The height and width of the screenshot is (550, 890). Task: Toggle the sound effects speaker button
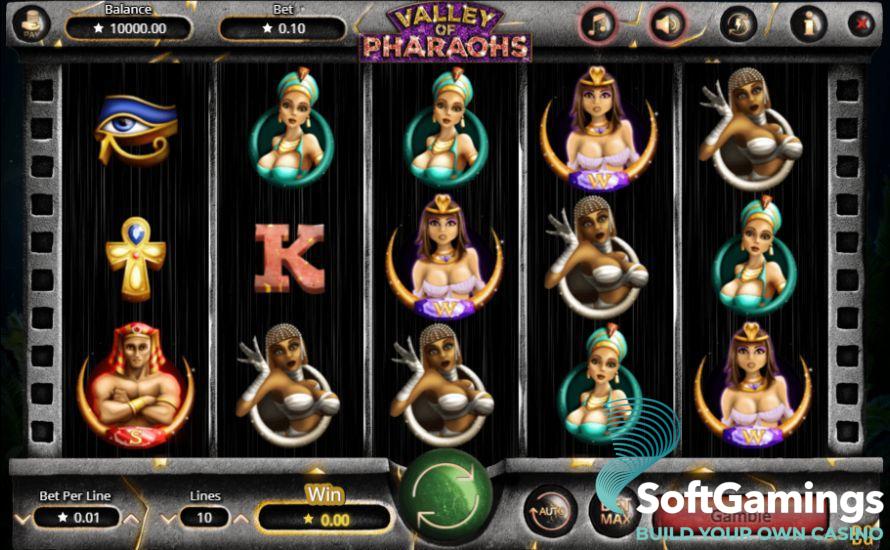tap(666, 23)
